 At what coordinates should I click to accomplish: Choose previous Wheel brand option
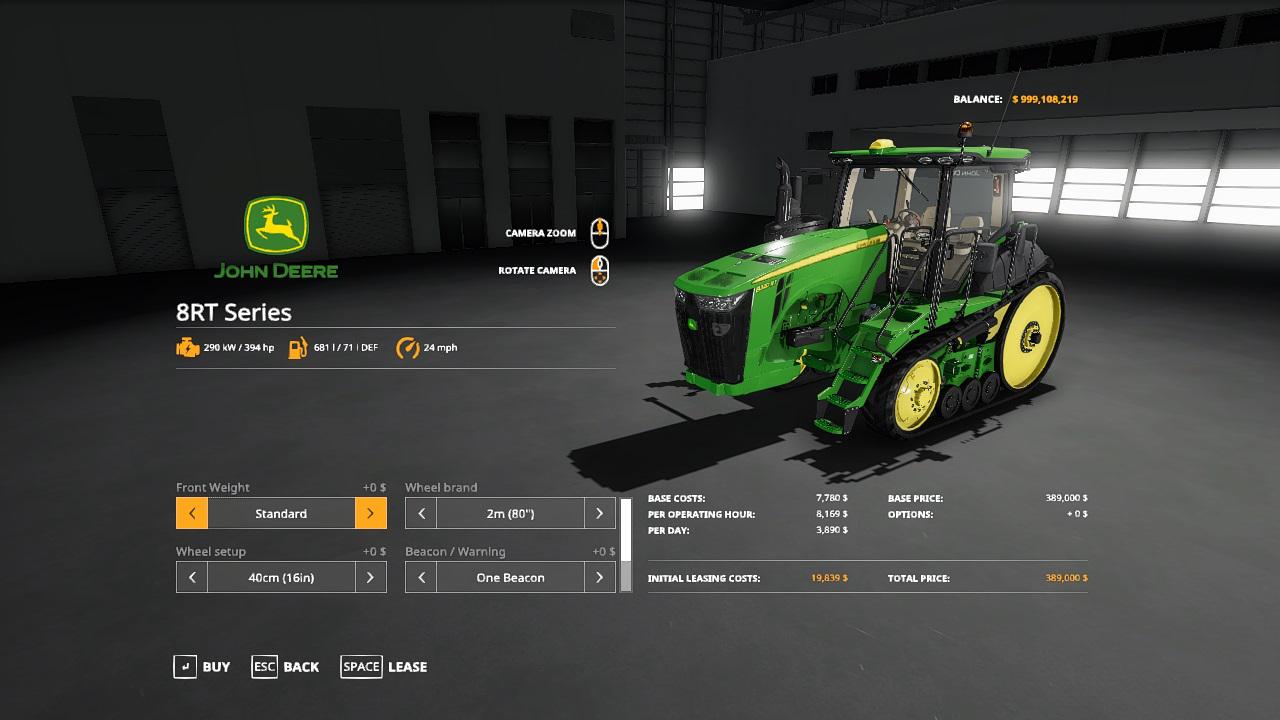pyautogui.click(x=421, y=514)
